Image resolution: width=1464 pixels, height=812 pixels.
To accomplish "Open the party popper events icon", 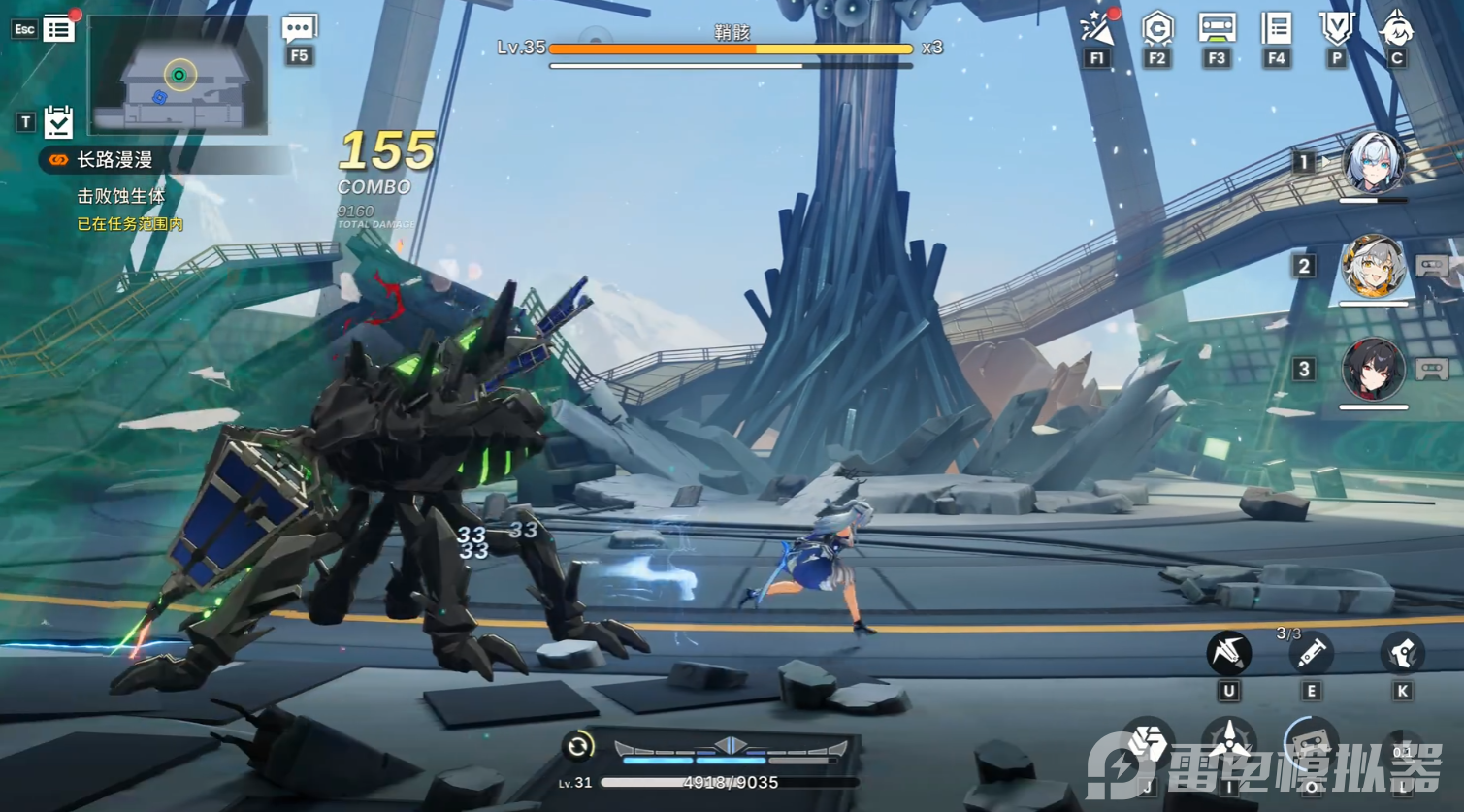I will (x=1097, y=29).
